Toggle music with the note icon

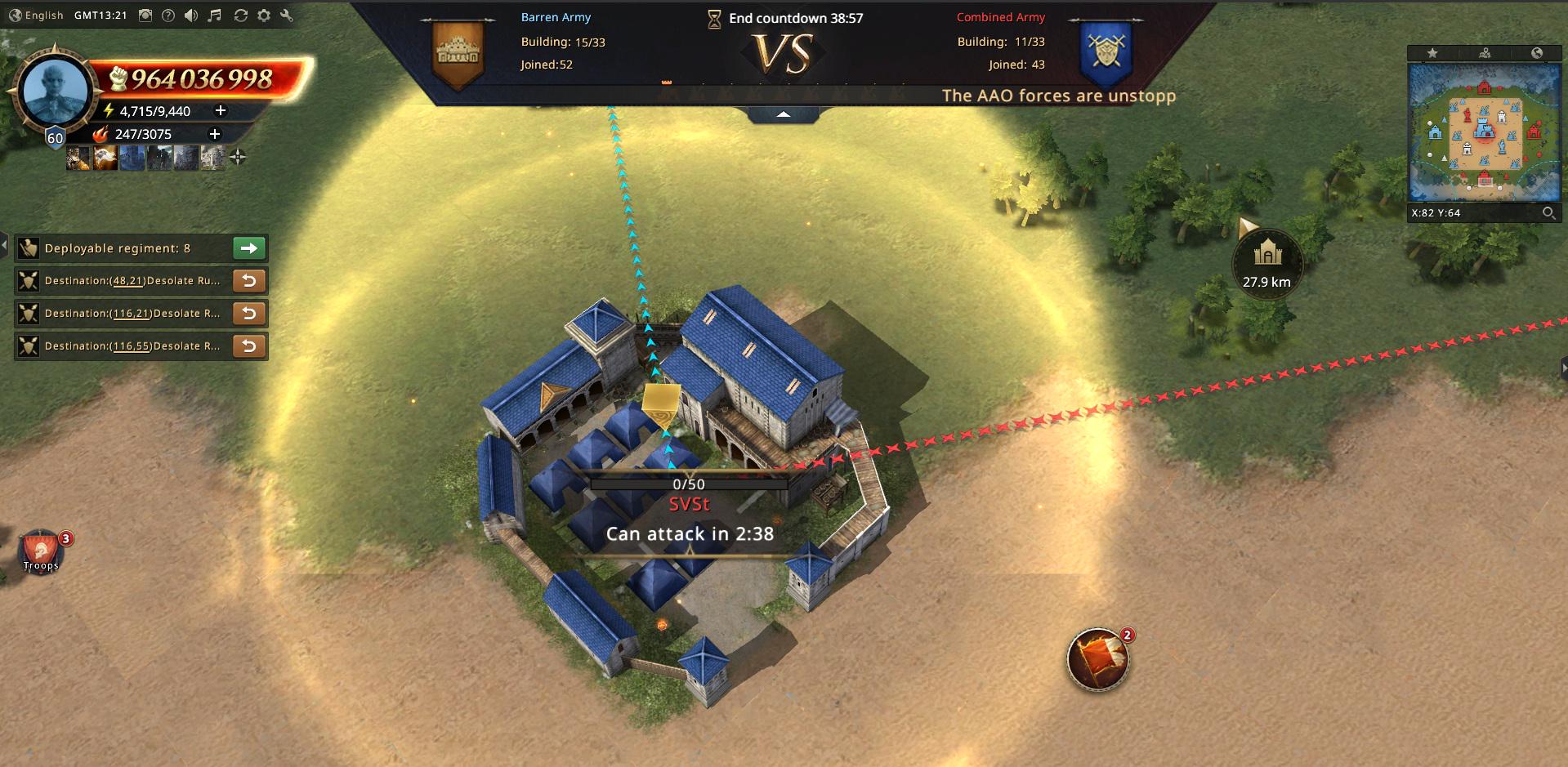(215, 16)
